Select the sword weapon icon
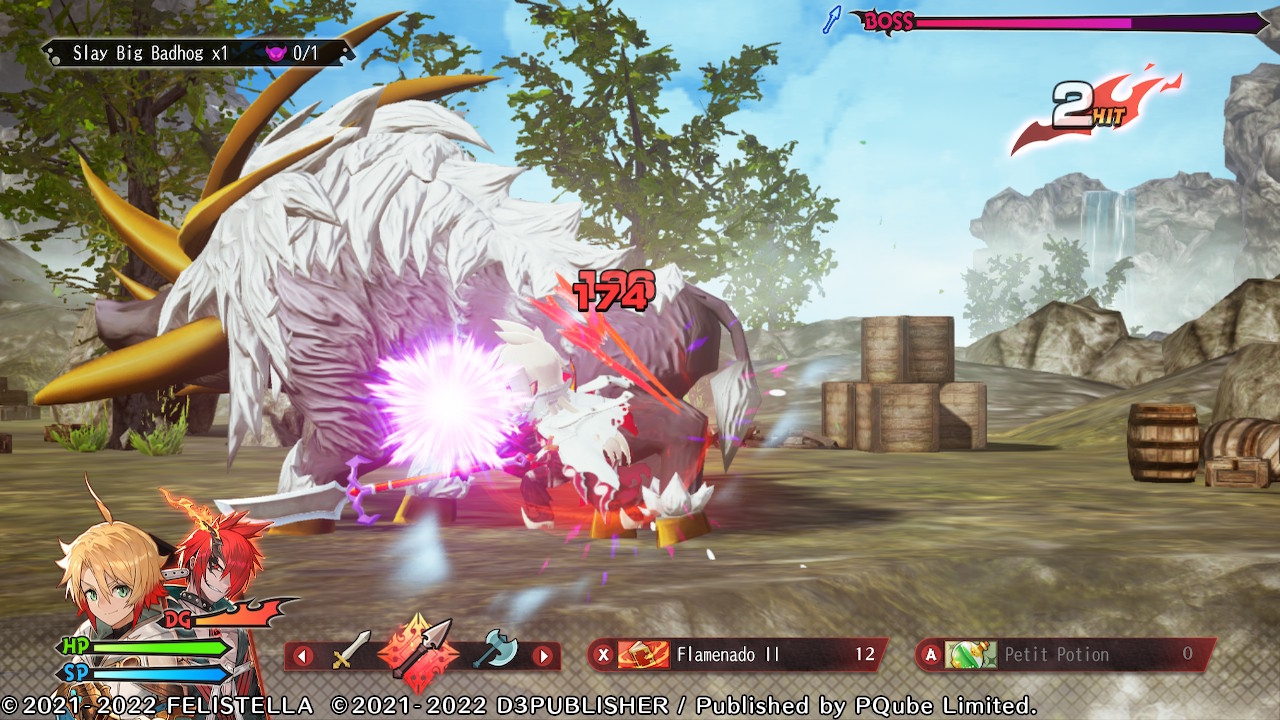This screenshot has height=720, width=1280. point(351,652)
